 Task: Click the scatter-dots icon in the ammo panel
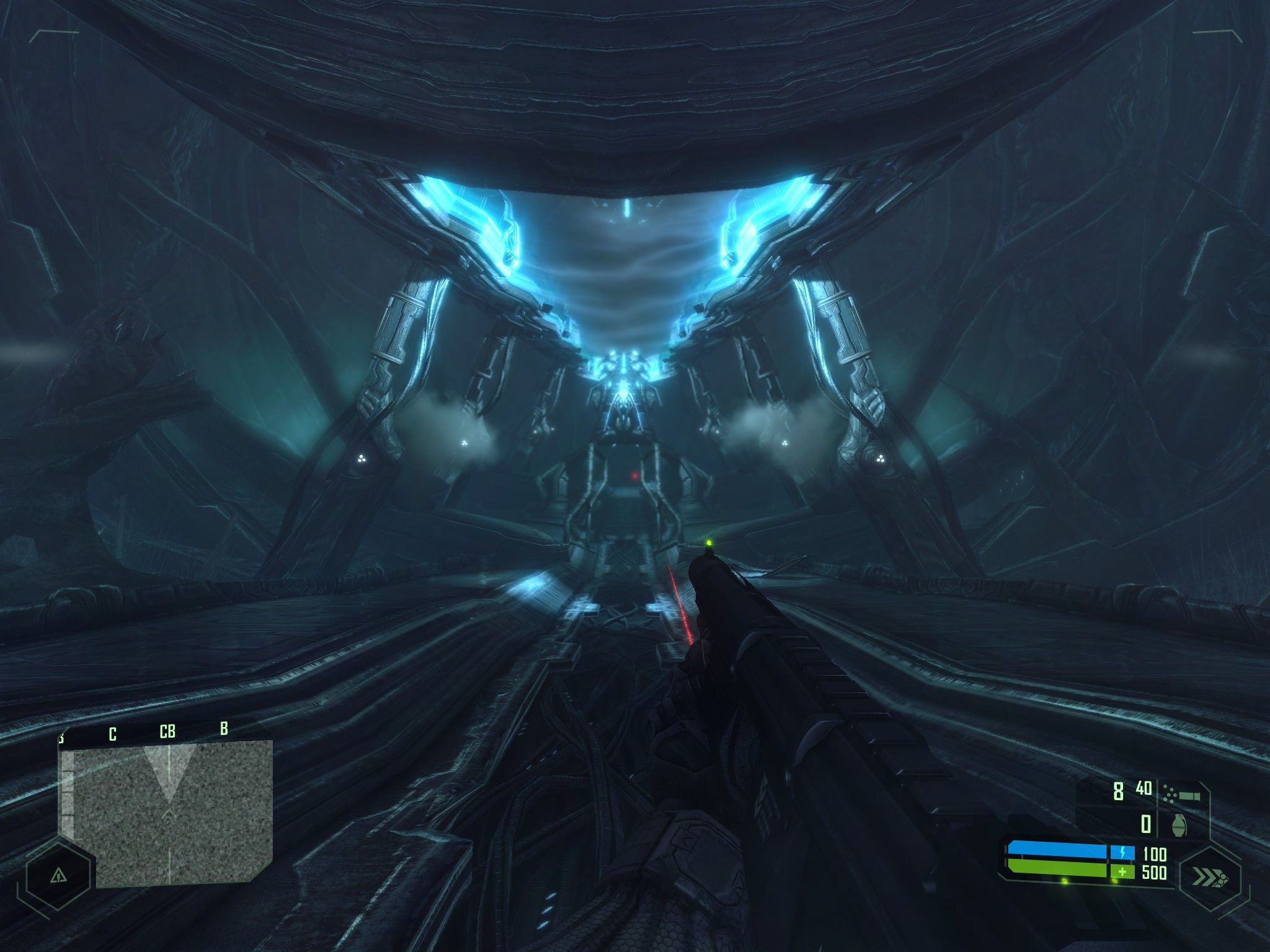(1170, 792)
